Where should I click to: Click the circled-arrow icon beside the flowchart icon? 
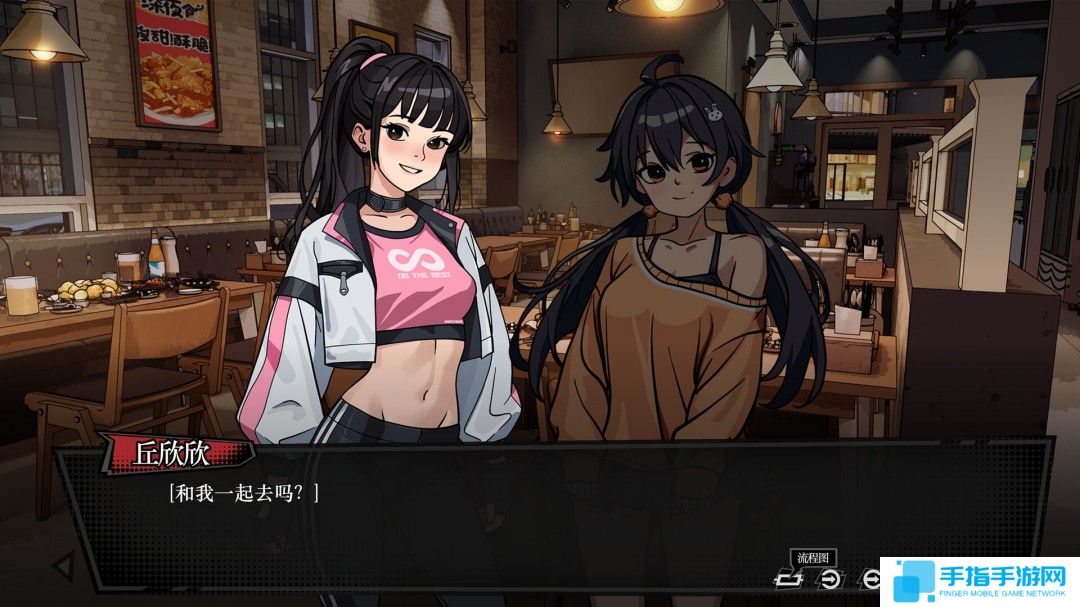click(x=830, y=578)
